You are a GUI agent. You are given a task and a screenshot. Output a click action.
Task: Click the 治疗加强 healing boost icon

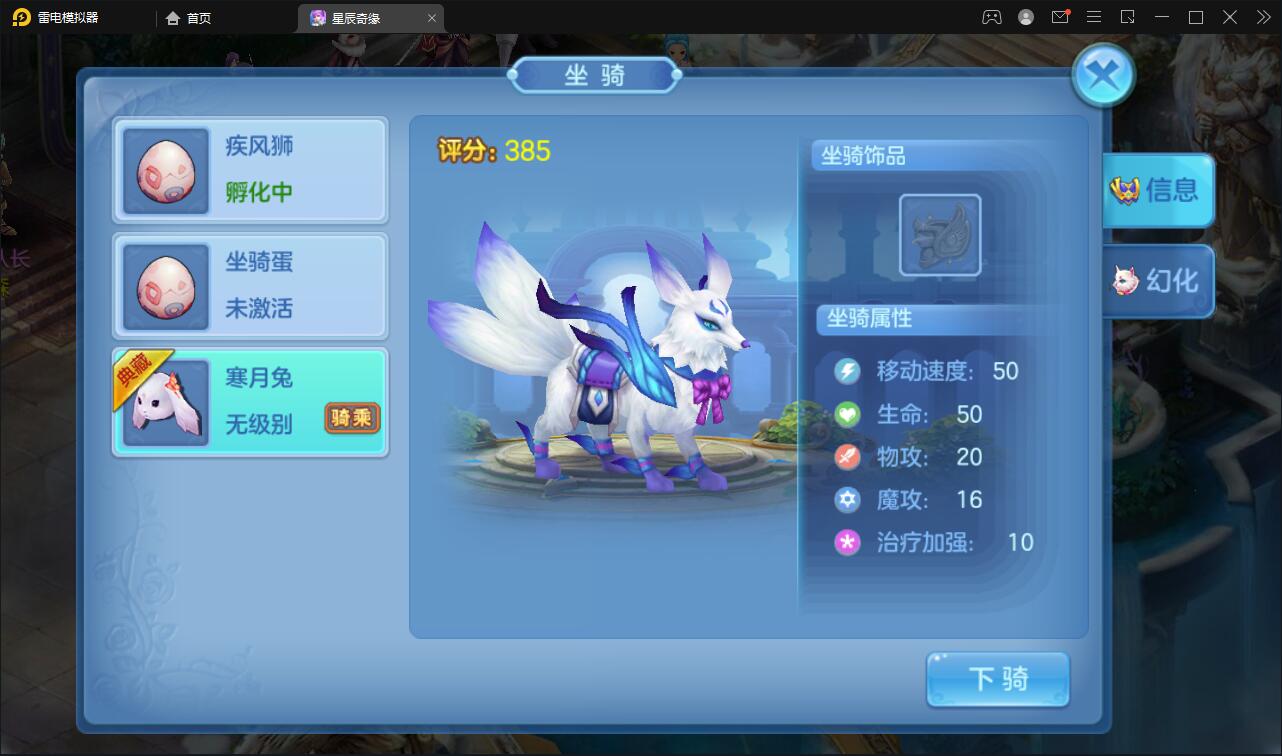pyautogui.click(x=847, y=543)
